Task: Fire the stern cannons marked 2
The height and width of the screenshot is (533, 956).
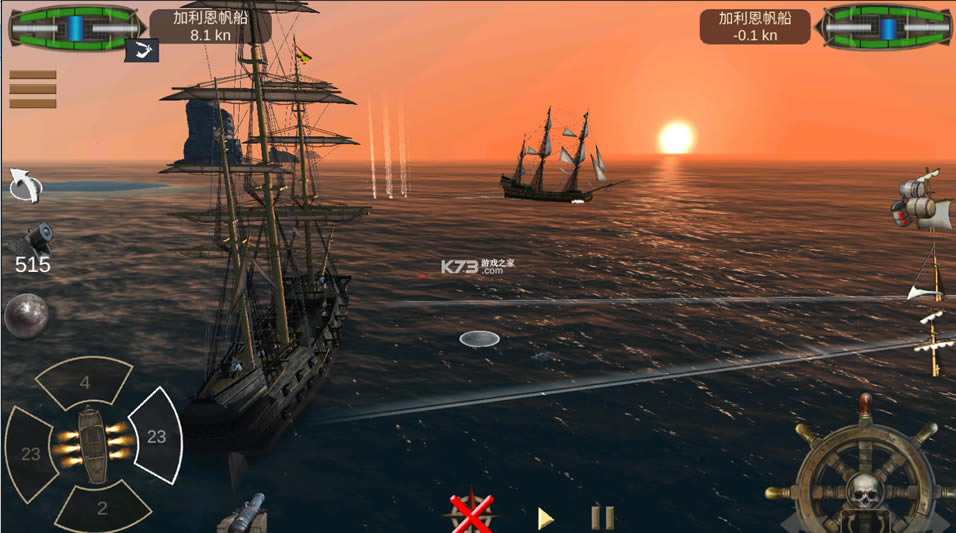Action: (100, 508)
